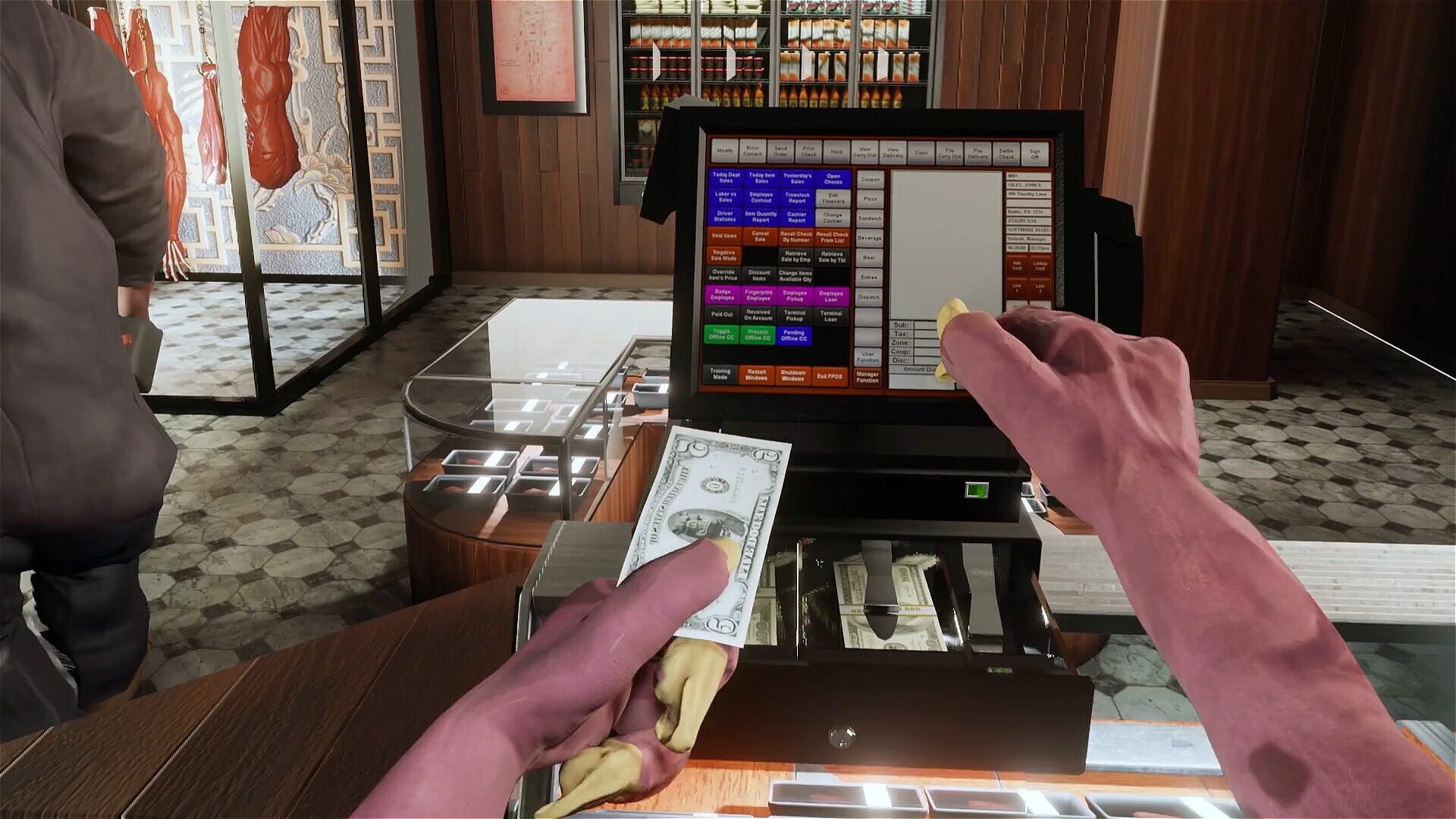The height and width of the screenshot is (819, 1456).
Task: Open the User Function panel
Action: tap(868, 358)
